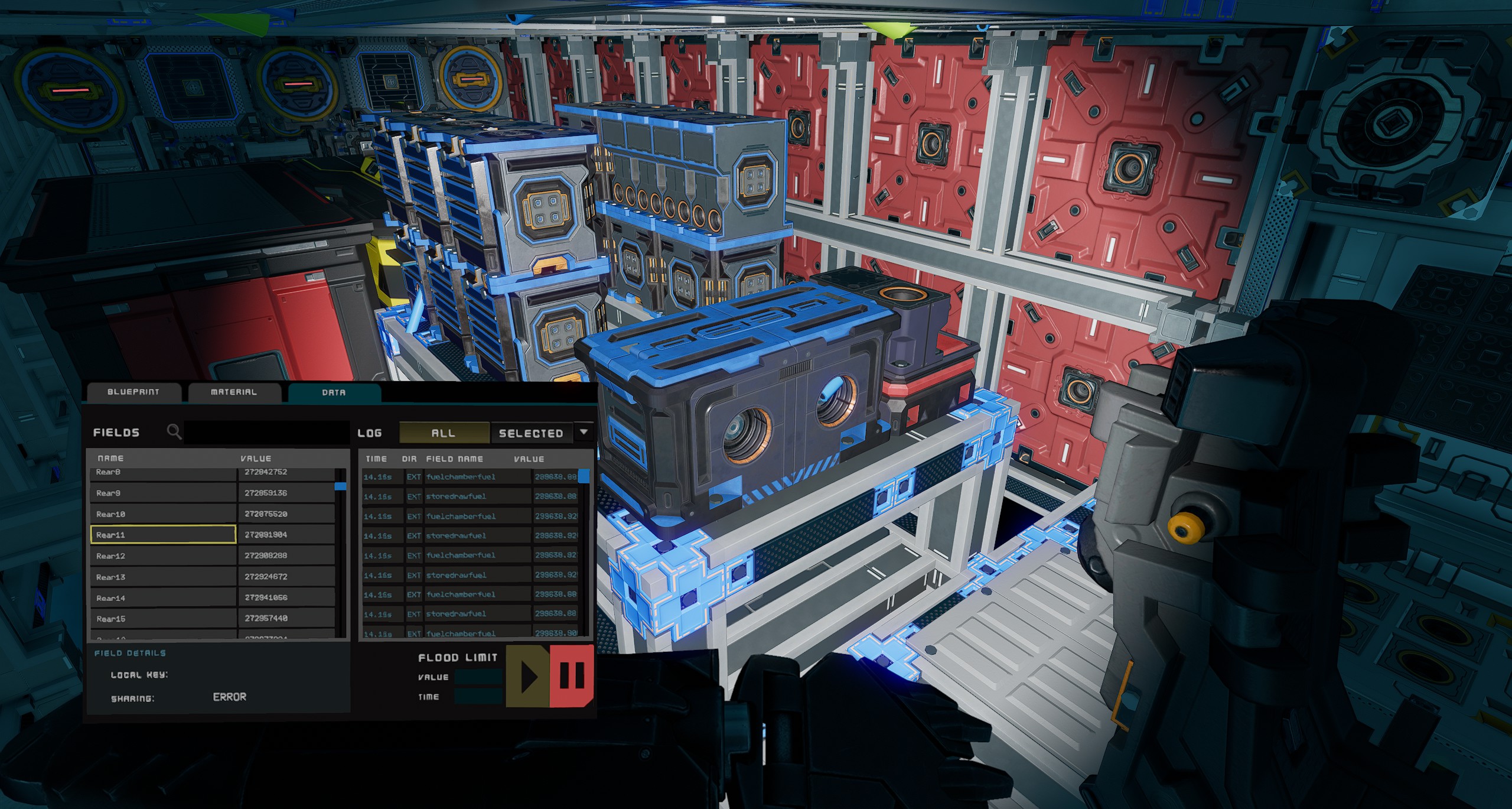
Task: Filter log to Selected fields
Action: click(530, 433)
